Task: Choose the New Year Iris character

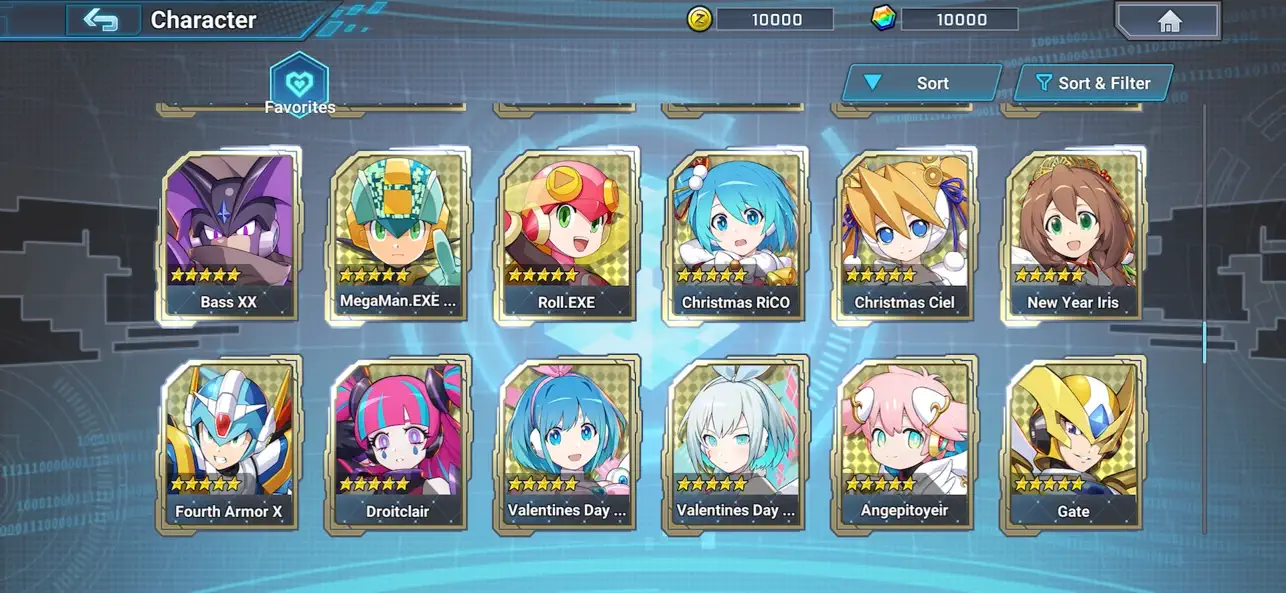Action: coord(1073,236)
